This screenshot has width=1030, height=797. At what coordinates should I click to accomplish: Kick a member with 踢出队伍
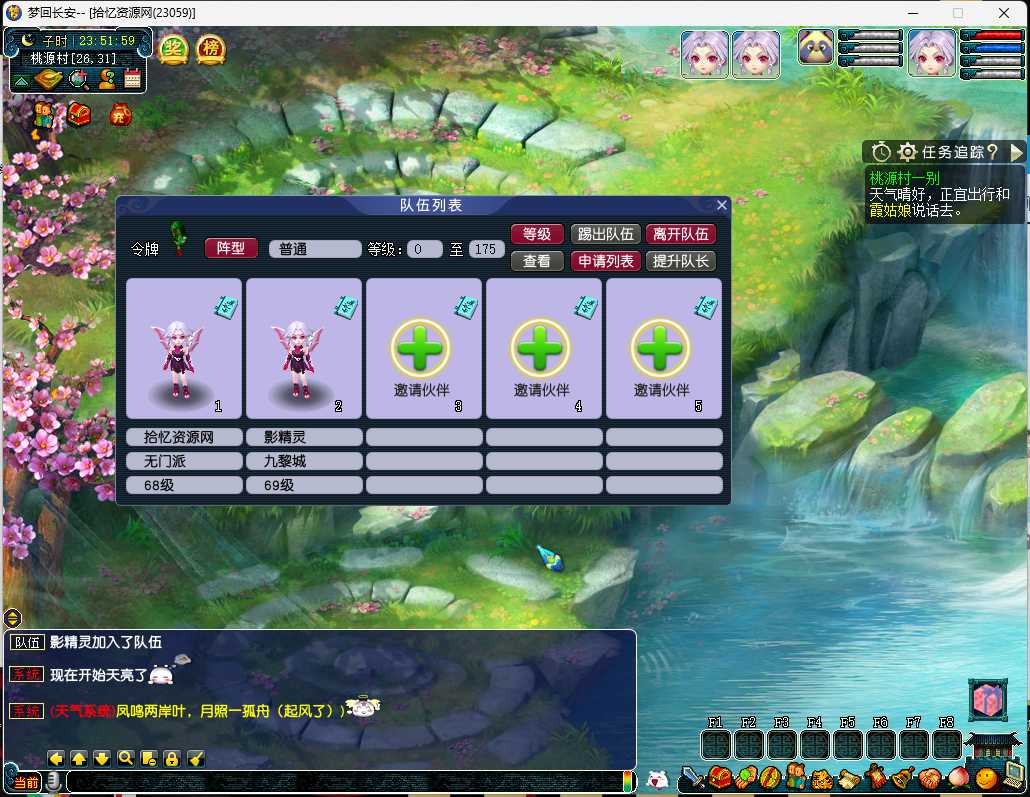(x=605, y=234)
